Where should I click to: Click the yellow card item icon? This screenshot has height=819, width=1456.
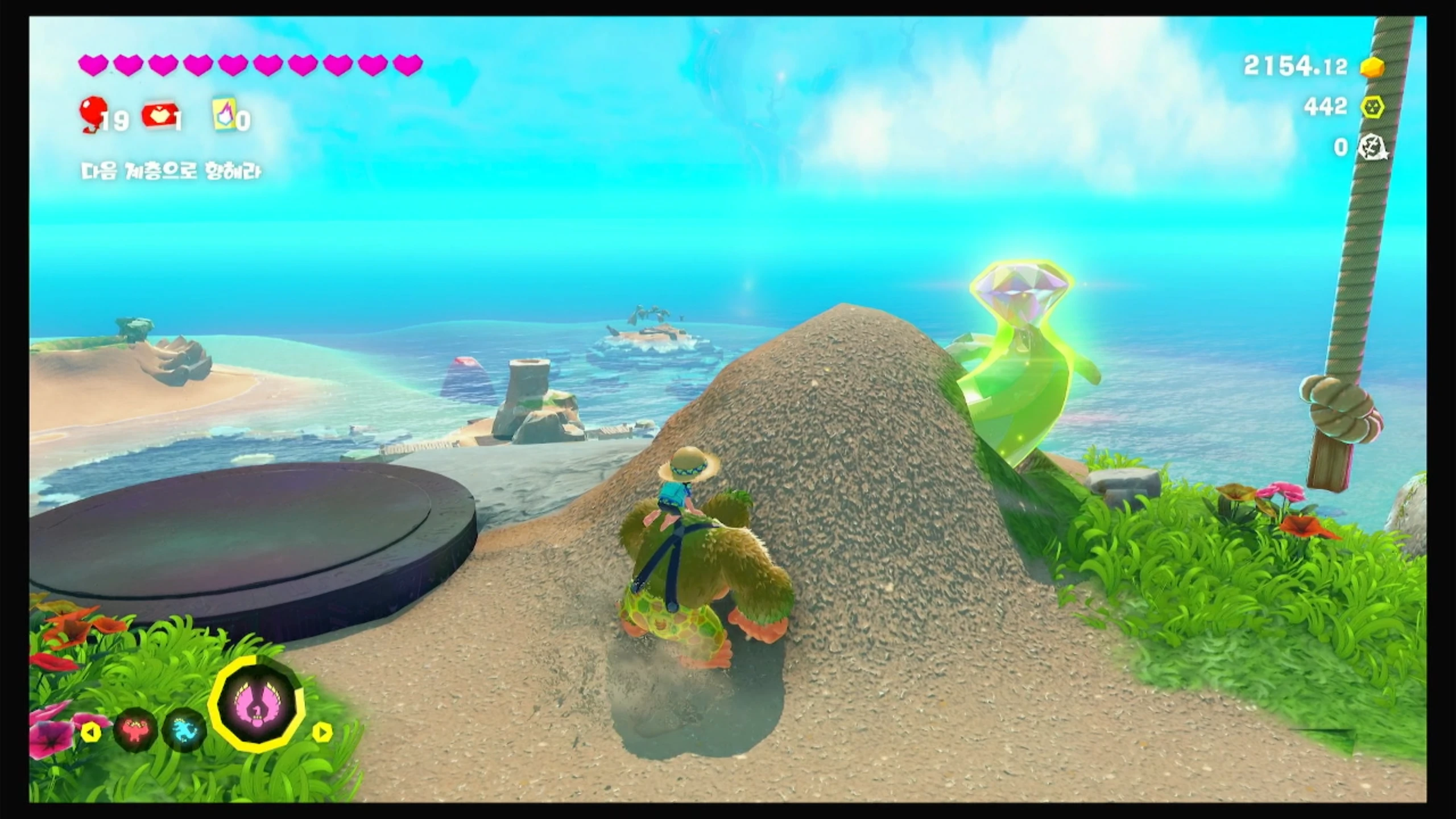tap(224, 116)
